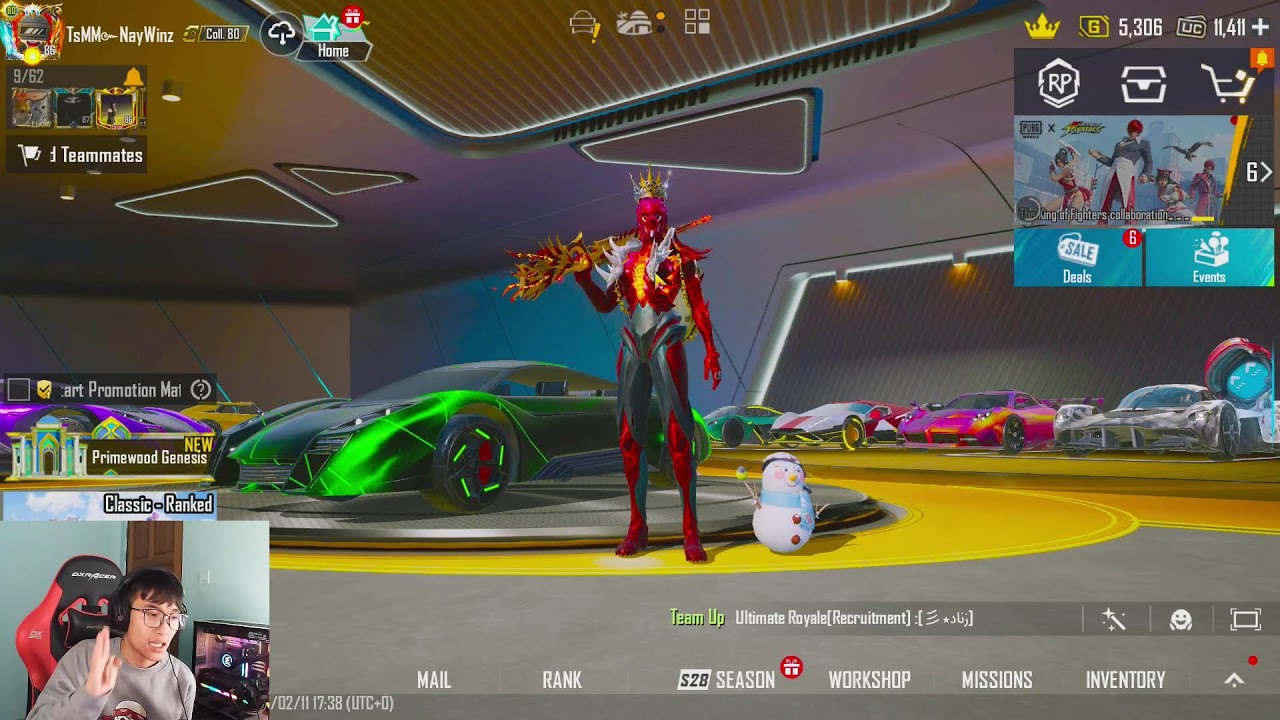The height and width of the screenshot is (720, 1280).
Task: Open the Inventory
Action: [x=1125, y=680]
